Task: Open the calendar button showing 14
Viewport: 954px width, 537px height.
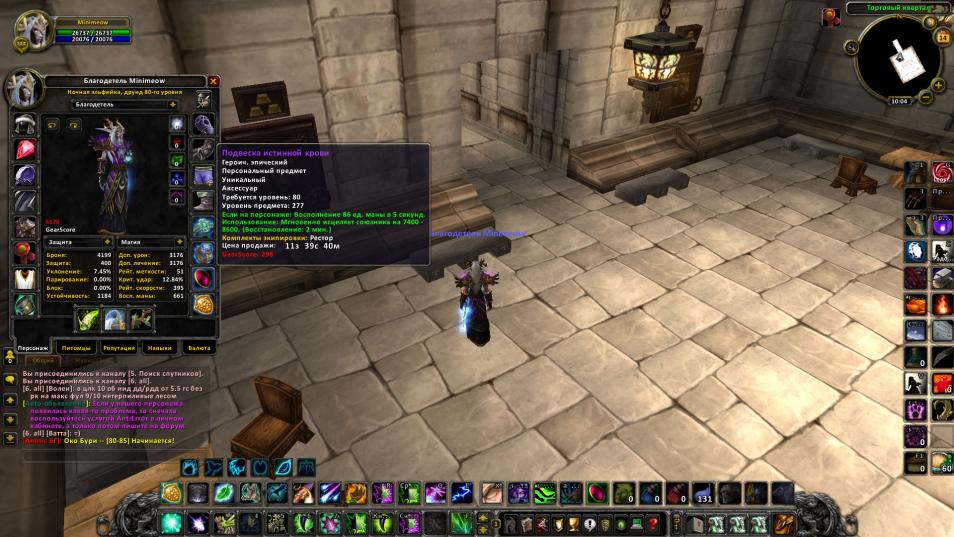Action: (x=942, y=37)
